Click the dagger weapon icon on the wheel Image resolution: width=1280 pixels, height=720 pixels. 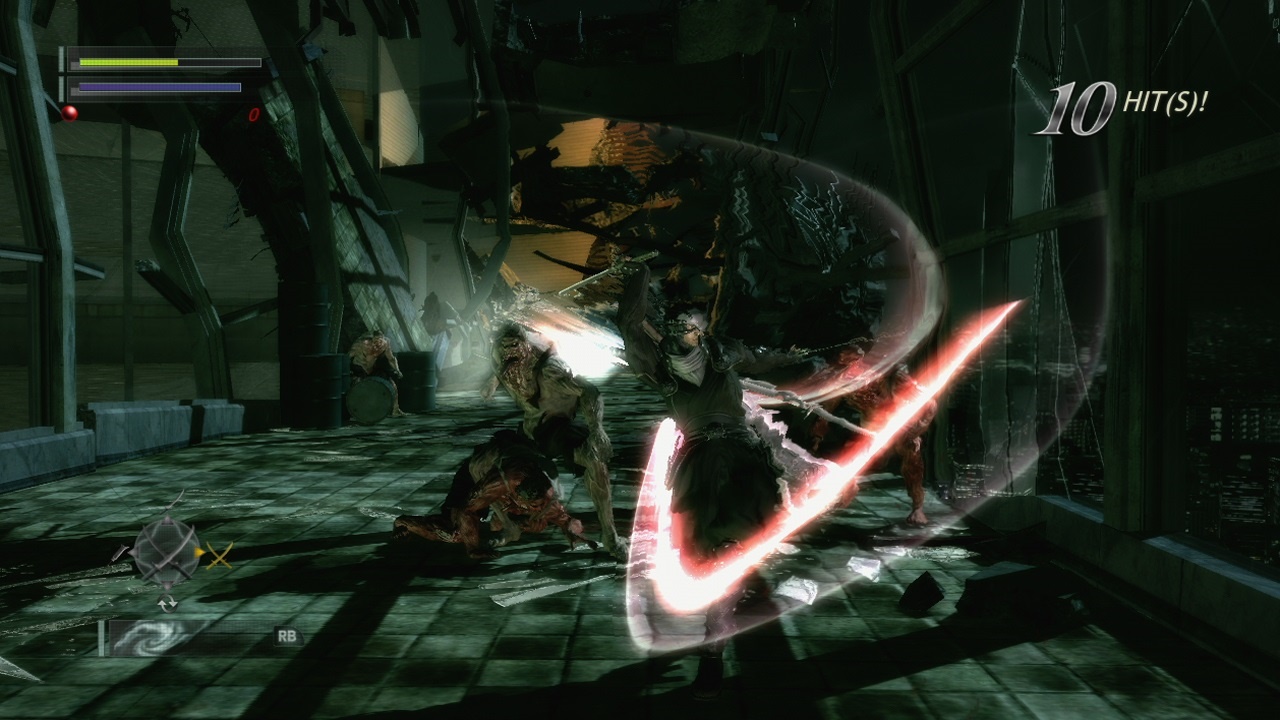(x=121, y=554)
